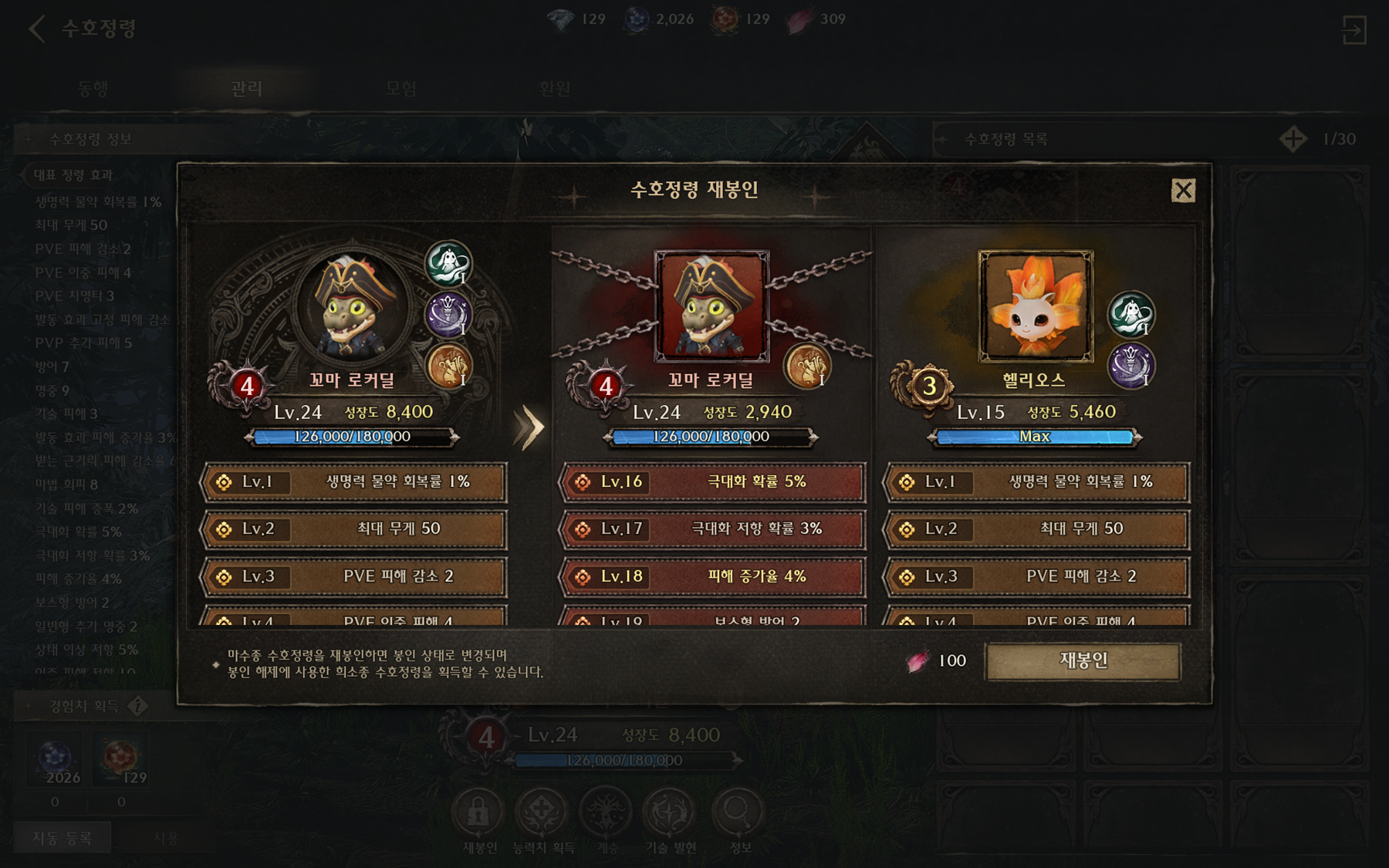1389x868 pixels.
Task: Select the sealed 꼬마 로커딜 portrait in chains
Action: 711,306
